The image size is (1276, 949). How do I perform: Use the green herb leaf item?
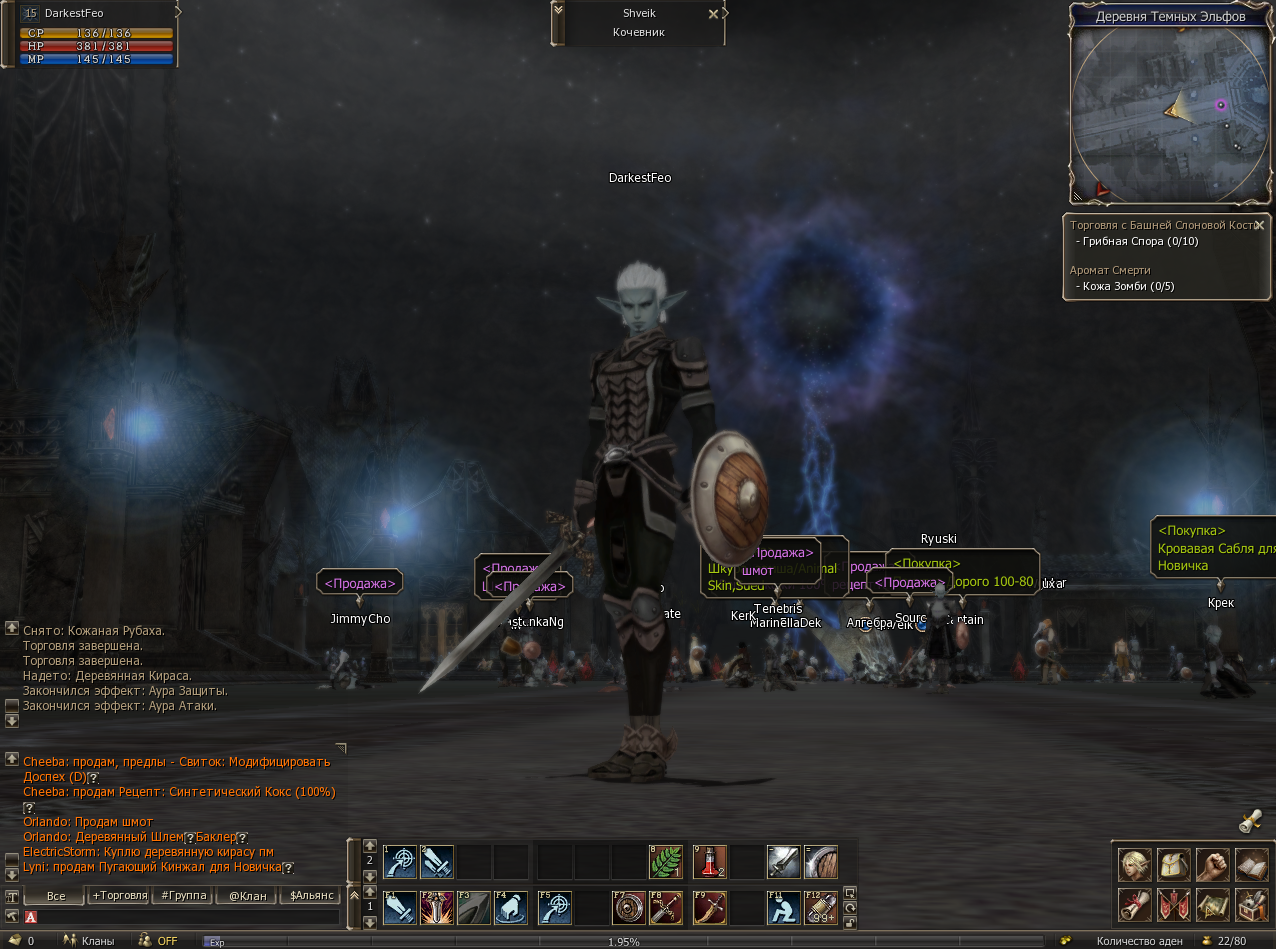[x=665, y=862]
